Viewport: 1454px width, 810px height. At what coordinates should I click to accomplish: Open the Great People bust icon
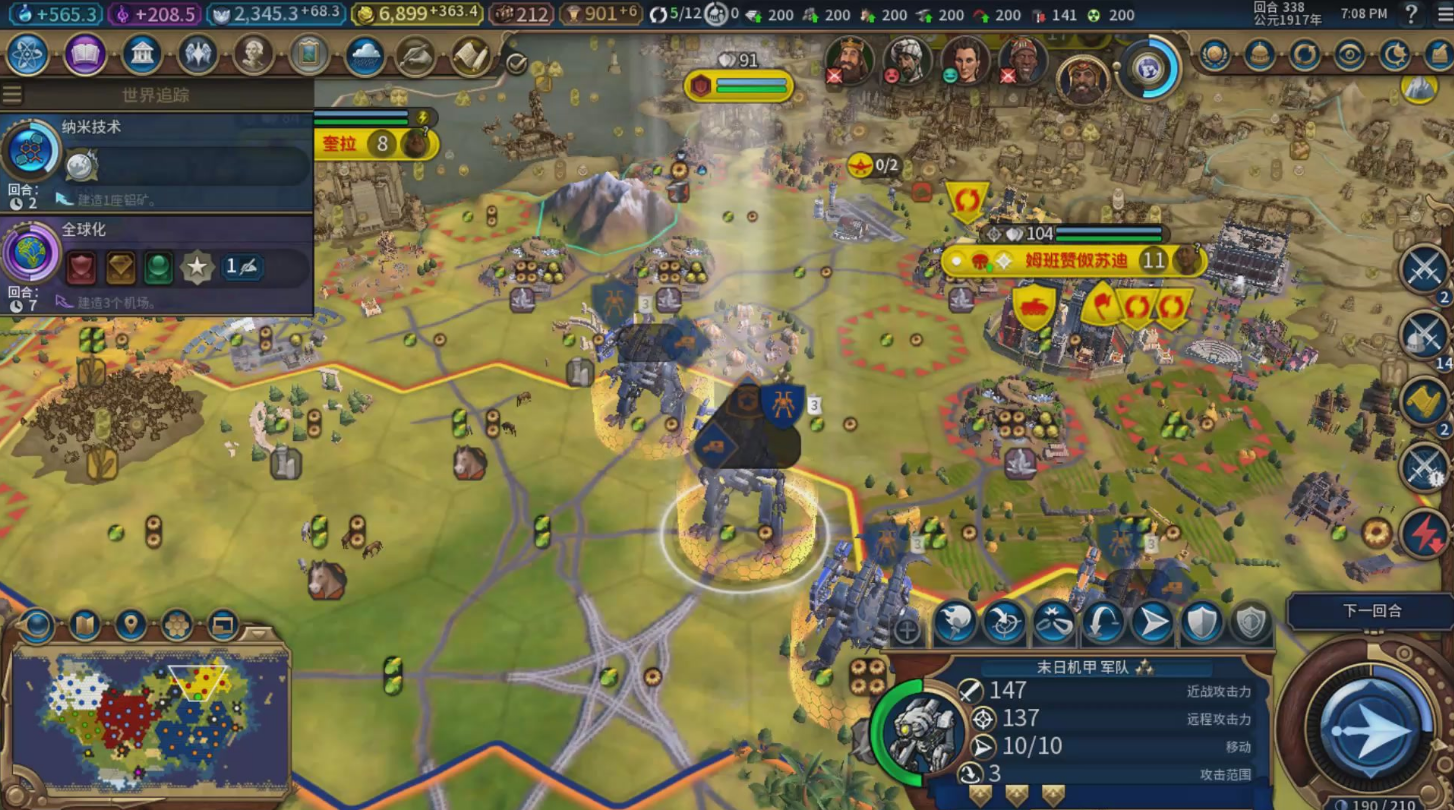253,55
